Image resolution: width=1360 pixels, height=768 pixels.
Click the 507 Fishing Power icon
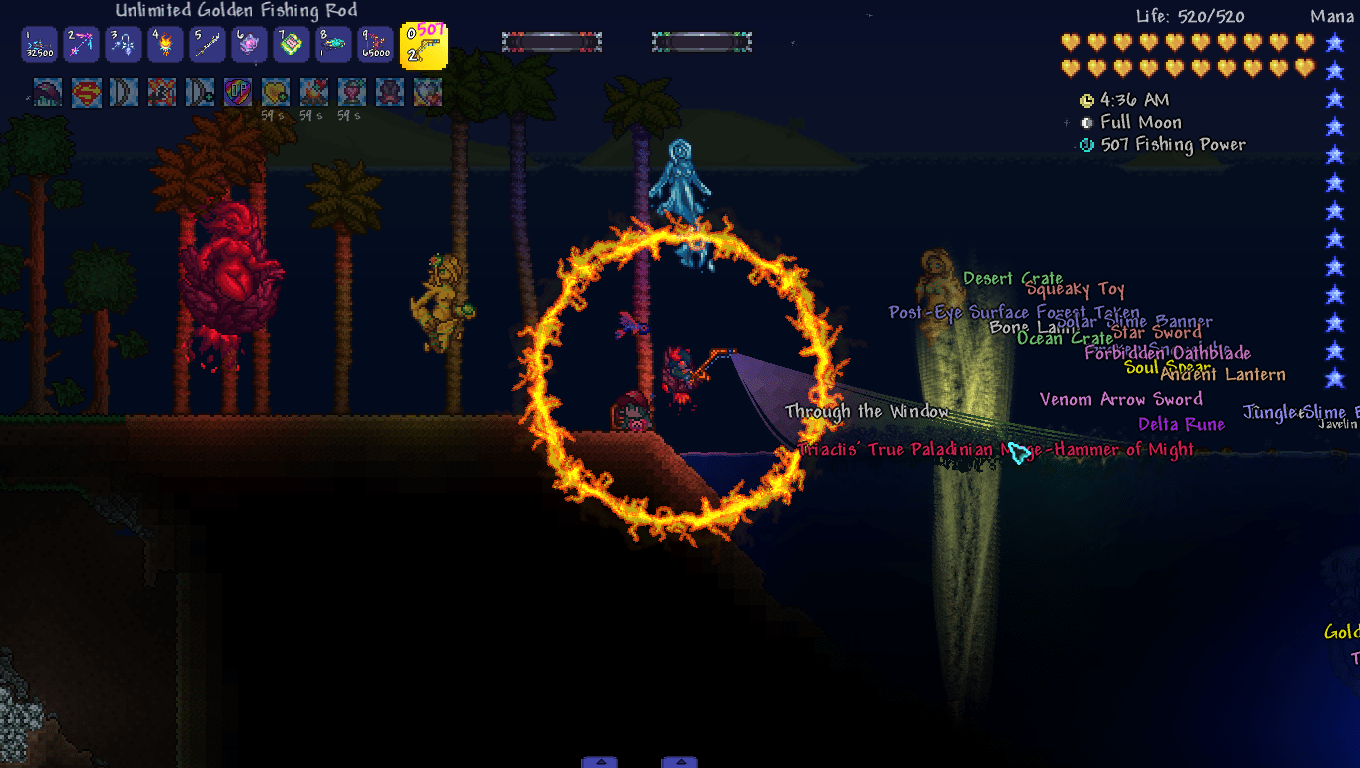[x=1086, y=144]
